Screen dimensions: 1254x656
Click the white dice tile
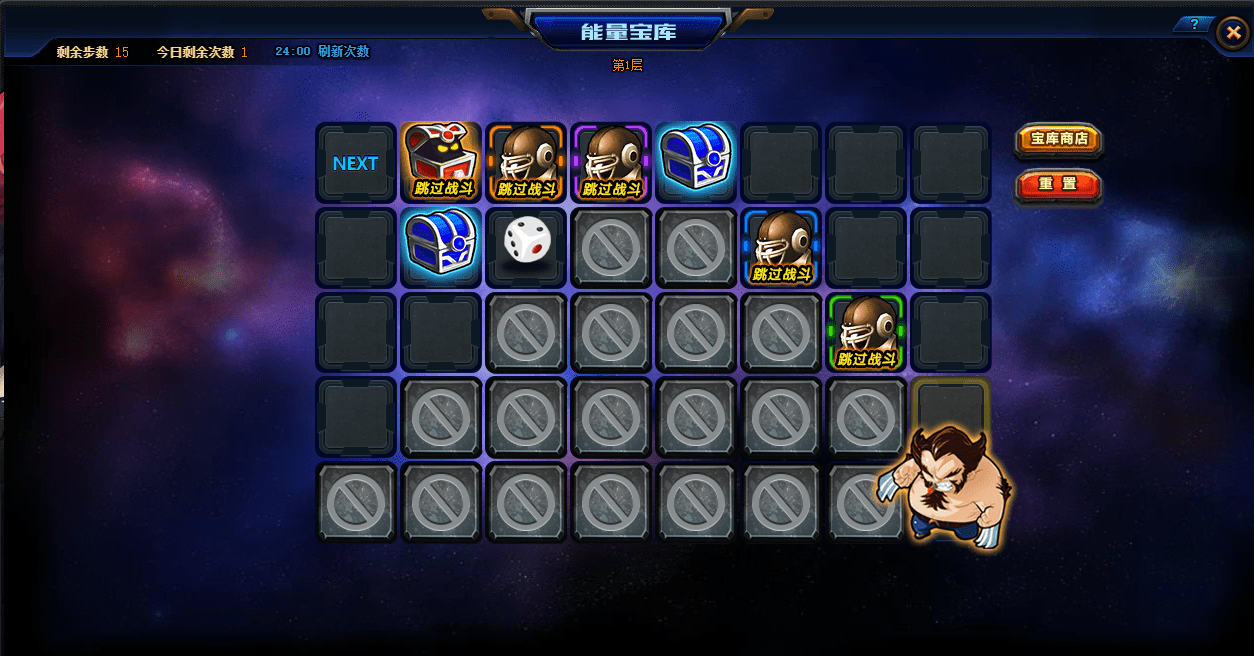tap(526, 244)
